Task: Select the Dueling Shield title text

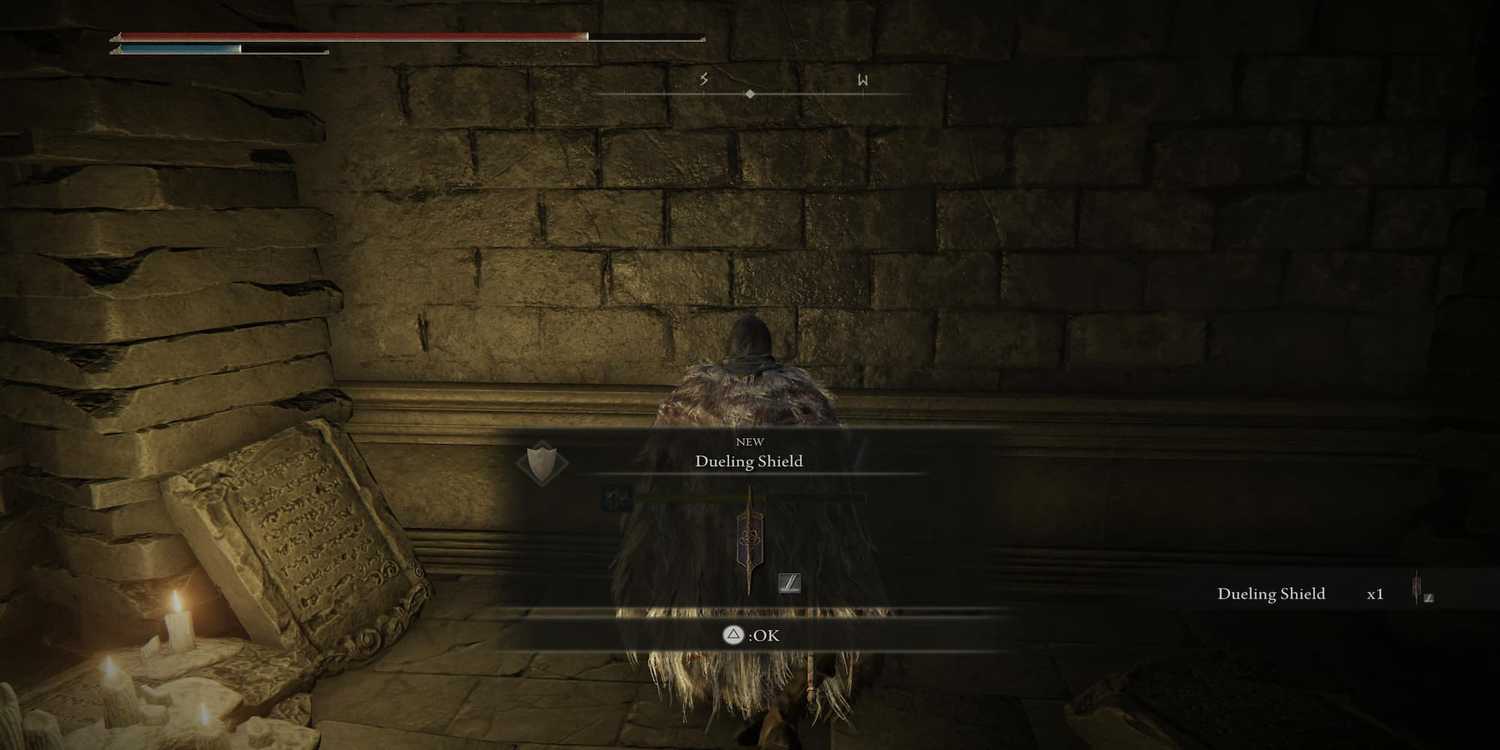Action: click(749, 461)
